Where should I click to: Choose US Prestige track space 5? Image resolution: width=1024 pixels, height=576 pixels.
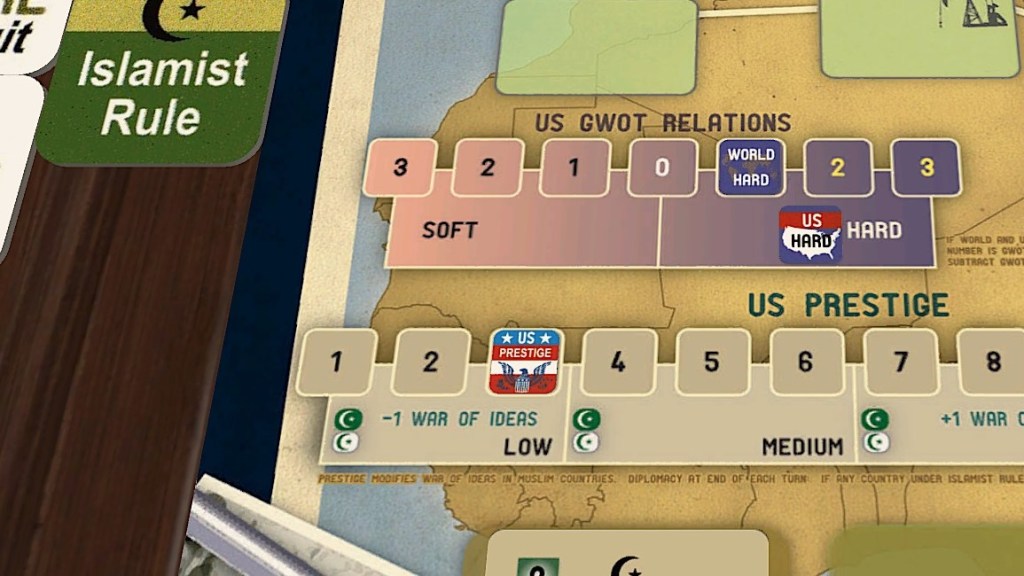coord(711,362)
